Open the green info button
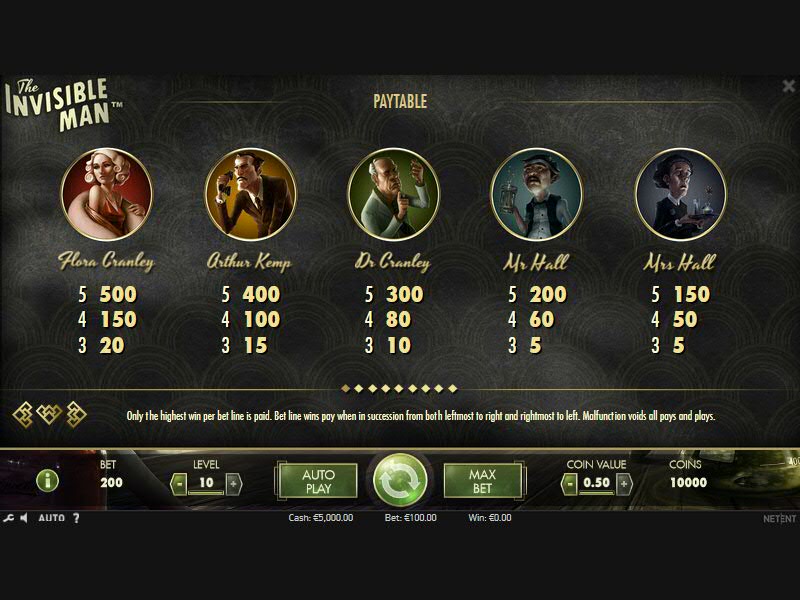 47,481
